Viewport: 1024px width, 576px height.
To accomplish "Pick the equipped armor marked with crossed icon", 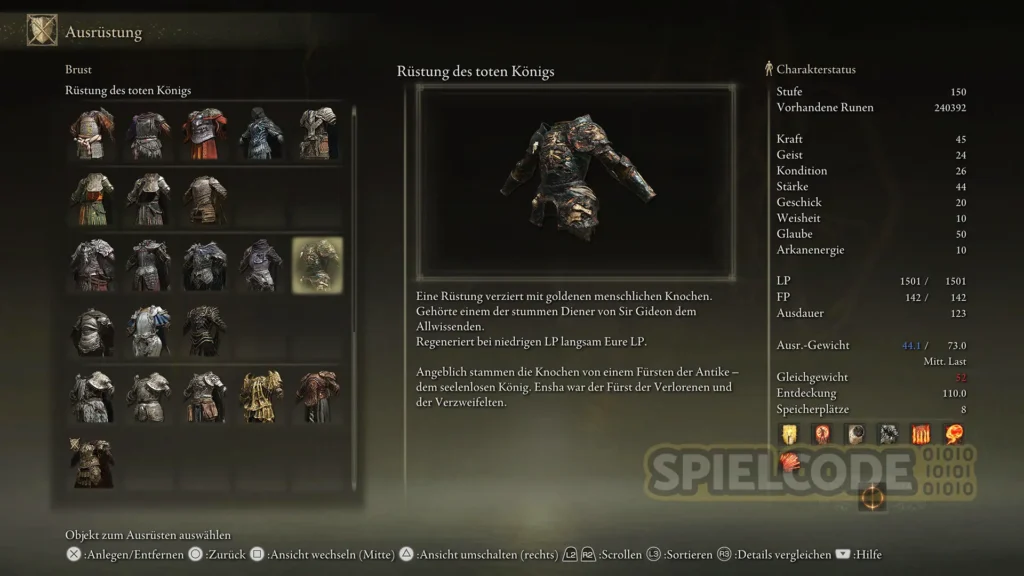I will click(x=92, y=461).
